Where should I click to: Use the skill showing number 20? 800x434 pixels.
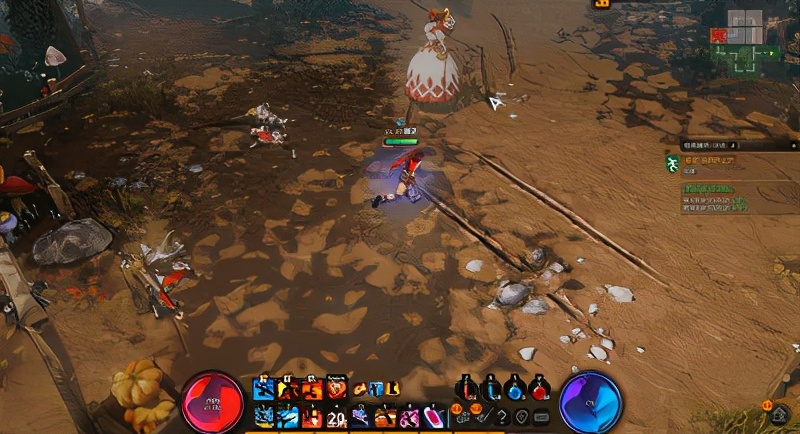click(335, 416)
